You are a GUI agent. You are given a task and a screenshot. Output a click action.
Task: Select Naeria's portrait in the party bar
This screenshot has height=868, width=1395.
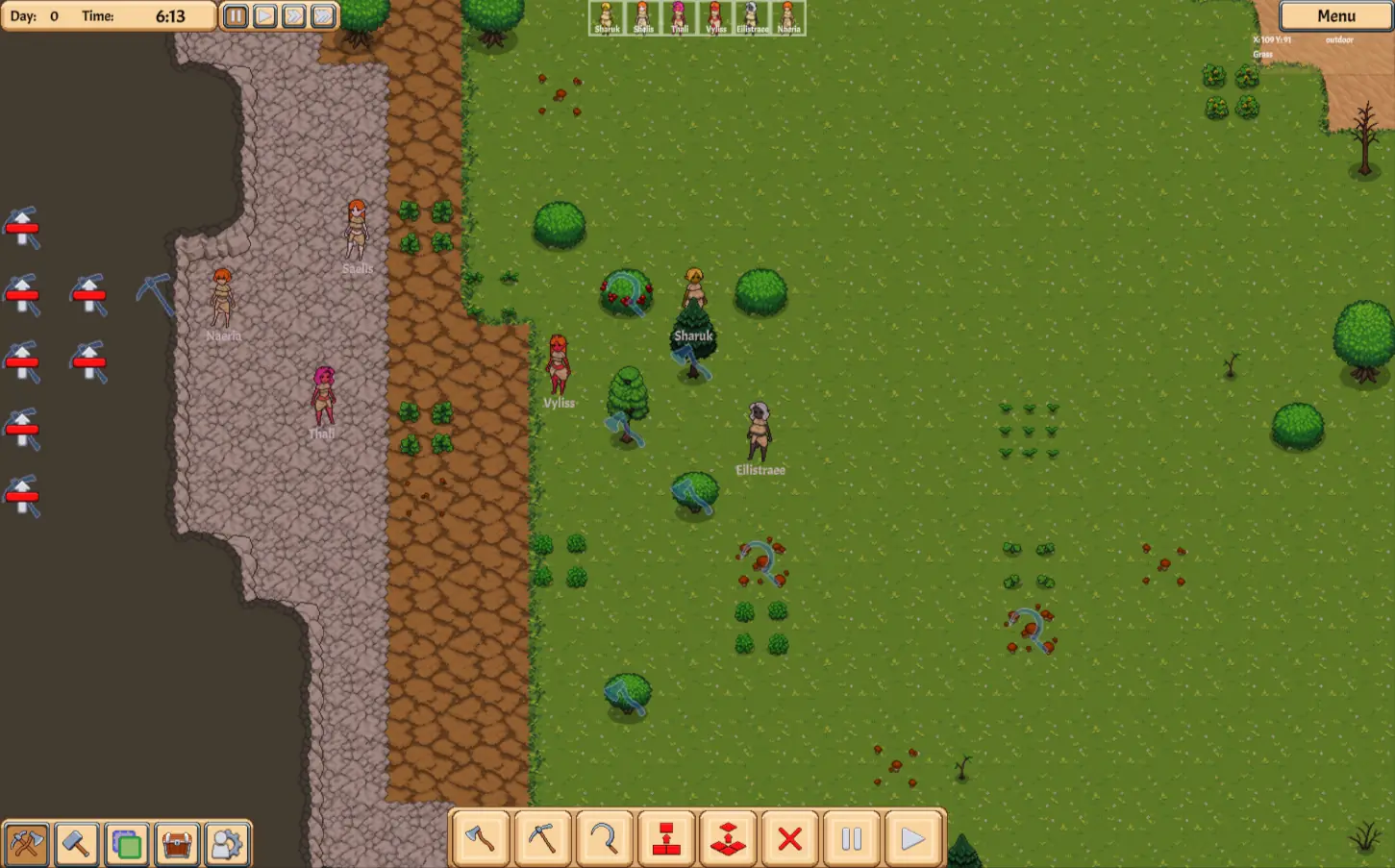coord(788,18)
